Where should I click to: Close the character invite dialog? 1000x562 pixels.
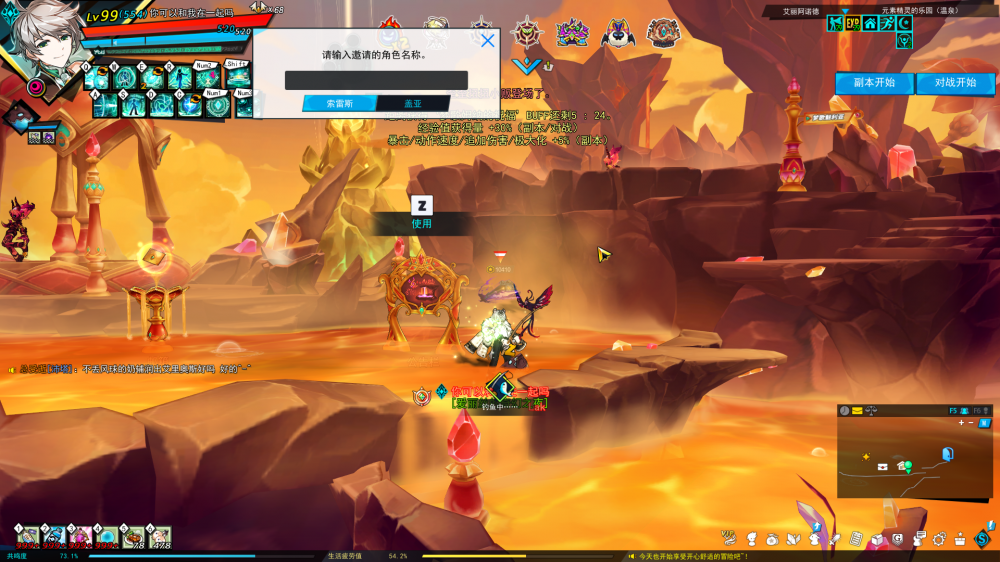coord(488,41)
